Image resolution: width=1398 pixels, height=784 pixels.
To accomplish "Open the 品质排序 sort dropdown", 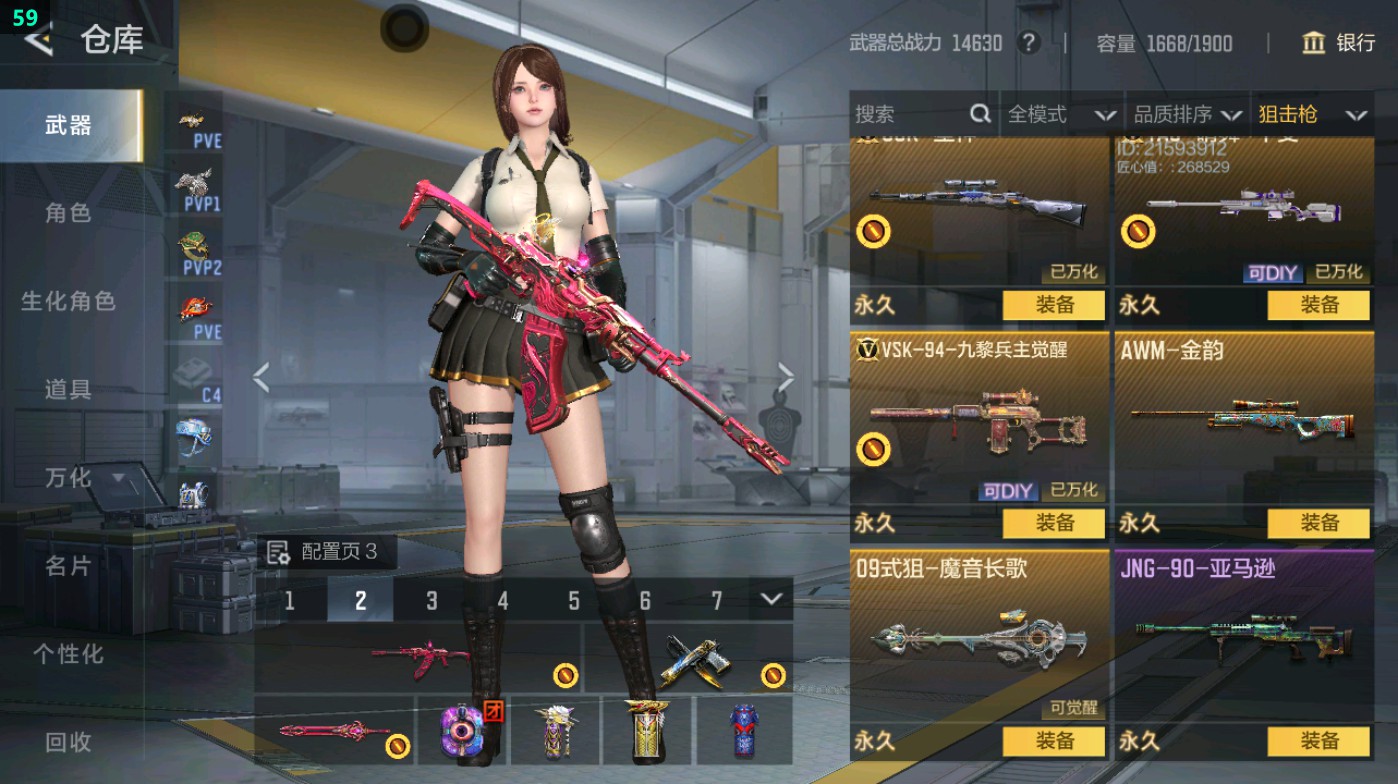I will 1188,115.
